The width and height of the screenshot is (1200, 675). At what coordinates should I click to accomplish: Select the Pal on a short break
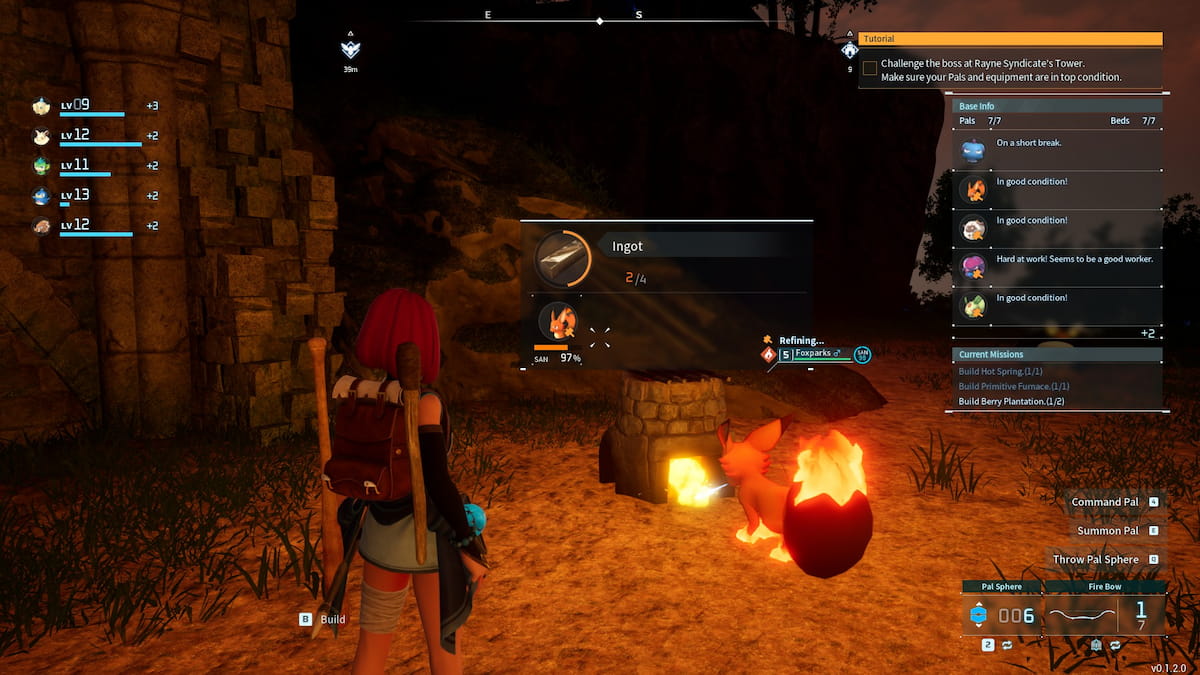coord(973,150)
